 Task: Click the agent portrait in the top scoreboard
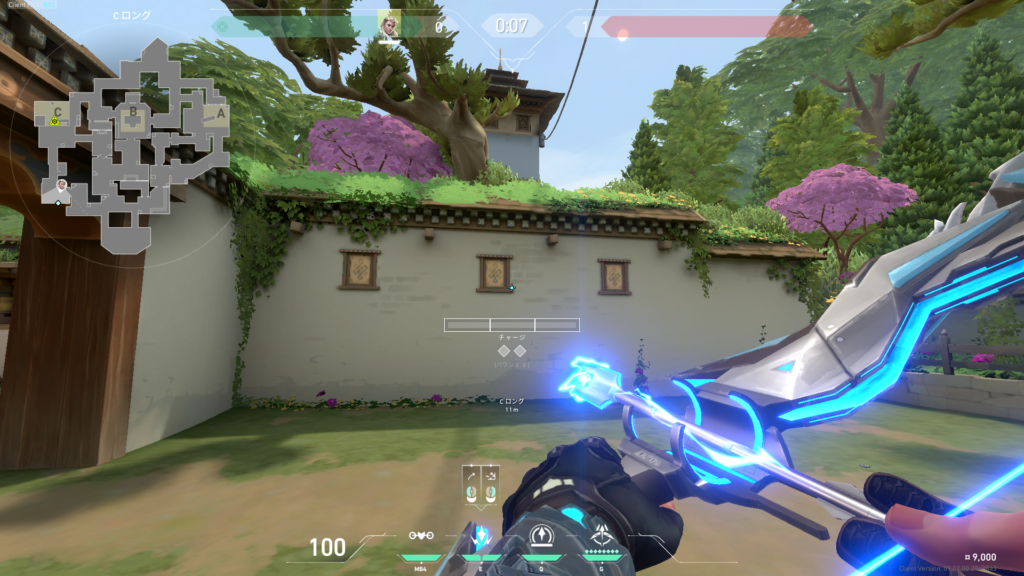[388, 25]
